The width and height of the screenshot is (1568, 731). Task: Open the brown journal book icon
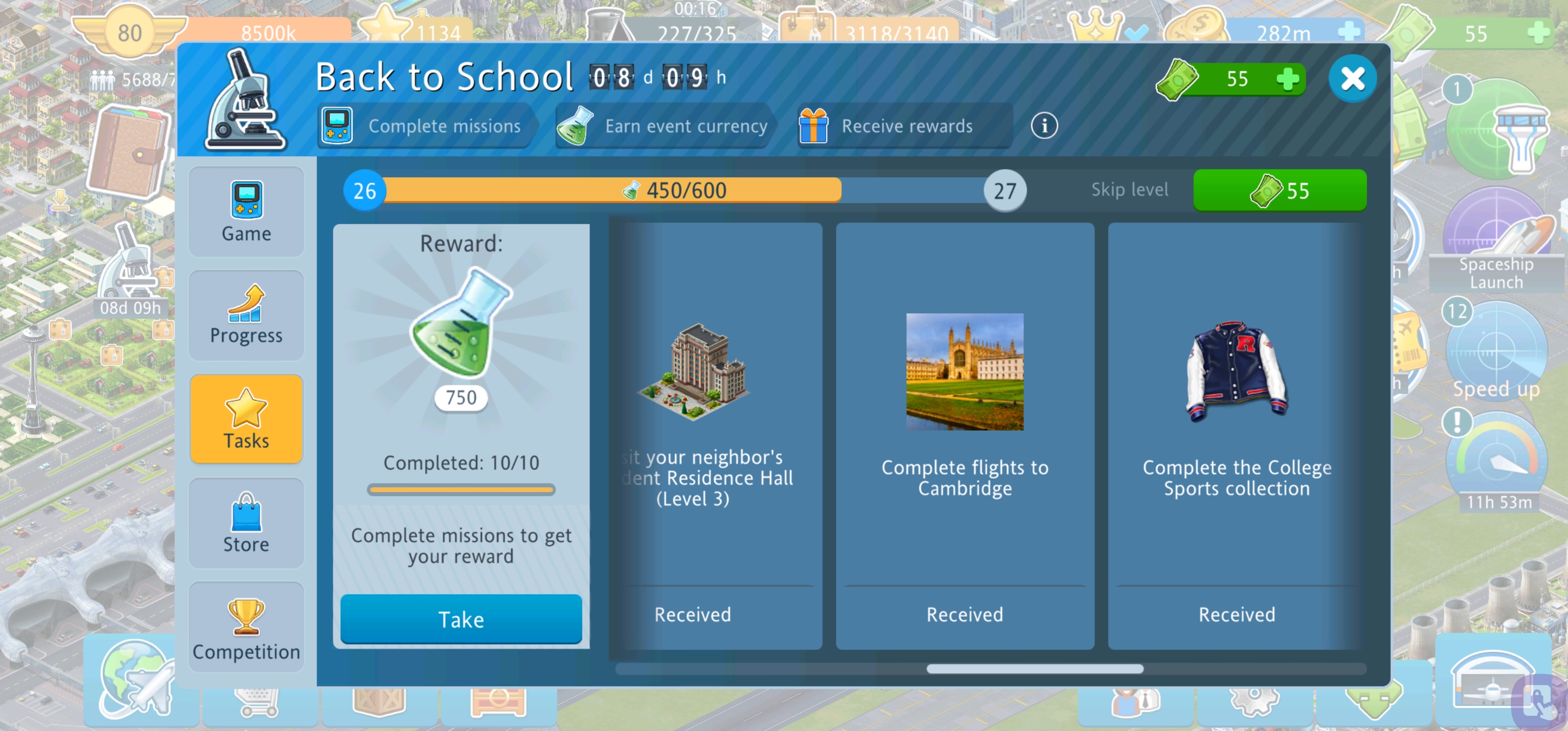(x=128, y=152)
